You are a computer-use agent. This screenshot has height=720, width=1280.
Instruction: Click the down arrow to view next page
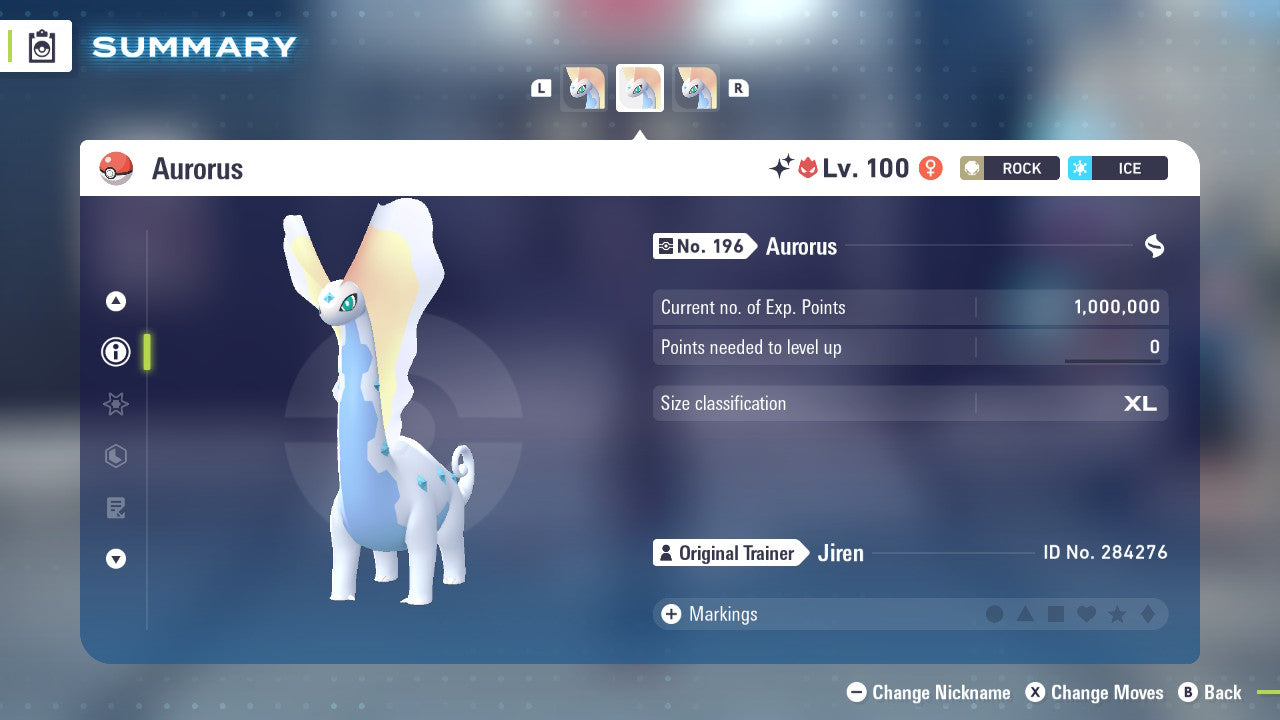coord(116,559)
